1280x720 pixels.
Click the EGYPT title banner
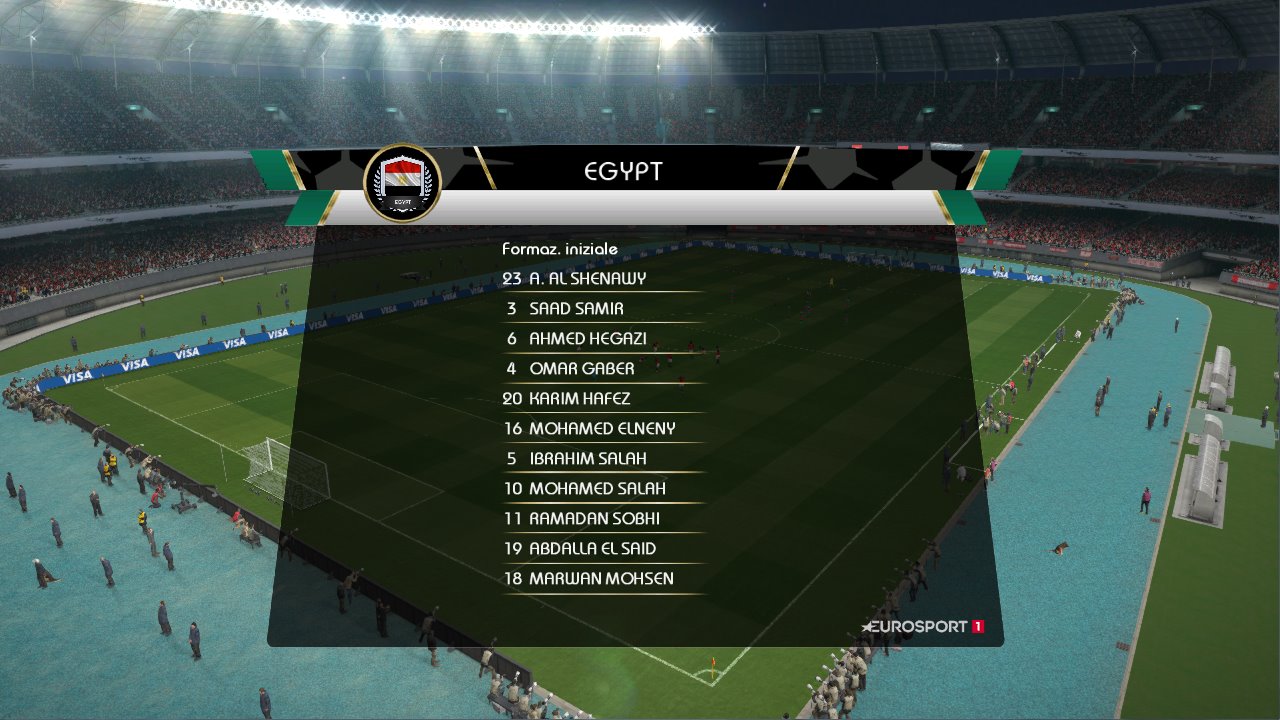click(622, 170)
